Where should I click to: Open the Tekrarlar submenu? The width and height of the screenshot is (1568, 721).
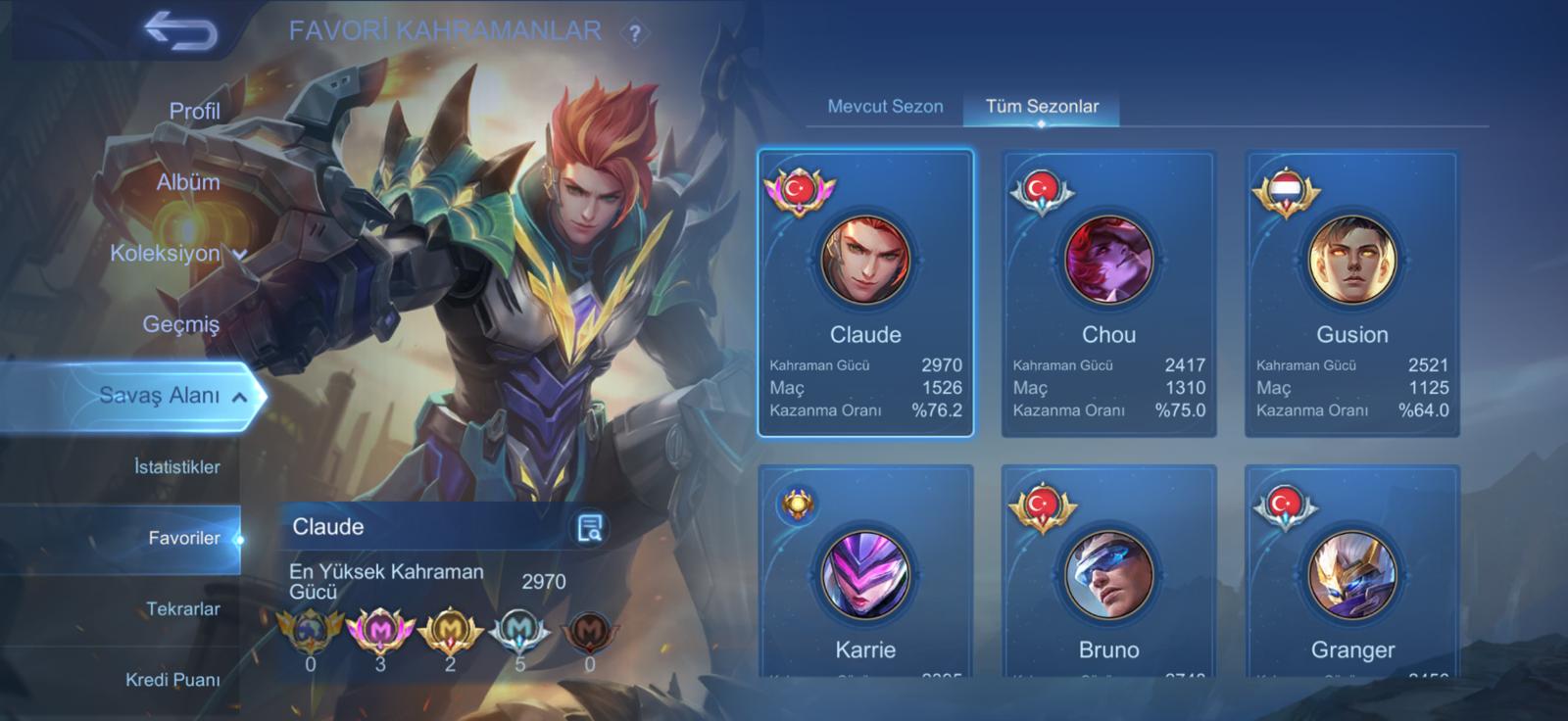coord(182,608)
